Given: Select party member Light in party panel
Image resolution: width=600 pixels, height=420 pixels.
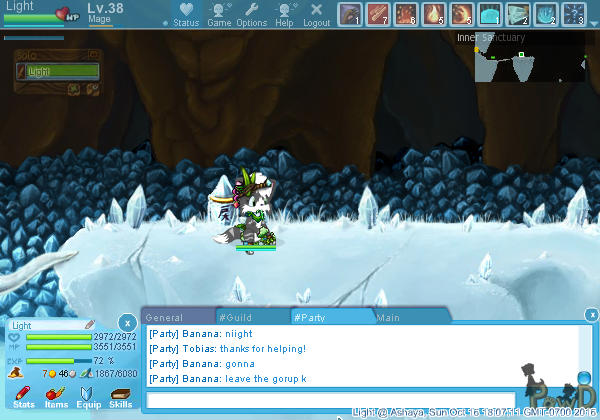Looking at the screenshot, I should [61, 71].
